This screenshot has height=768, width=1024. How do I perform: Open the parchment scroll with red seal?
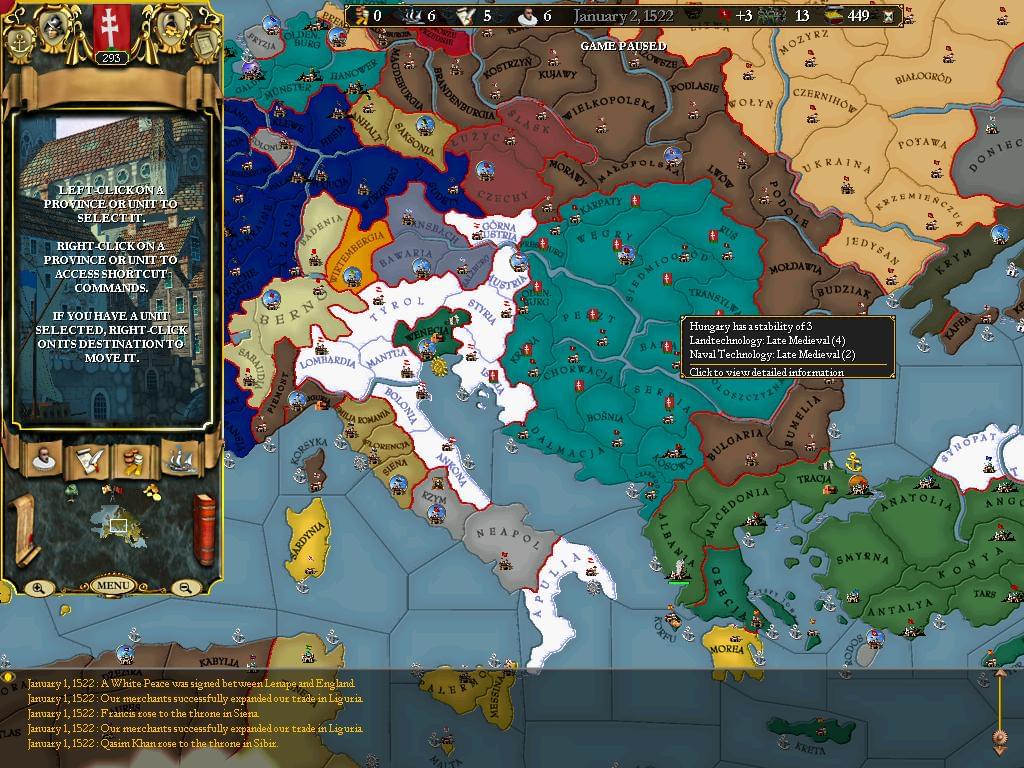pos(23,528)
